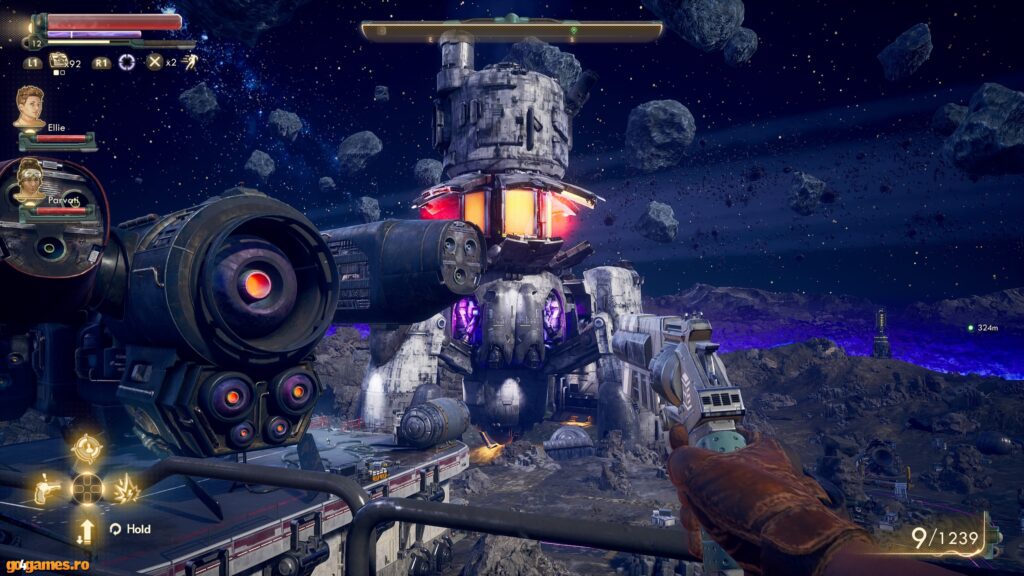The width and height of the screenshot is (1024, 576).
Task: Click the running figure dodge icon
Action: tap(191, 62)
